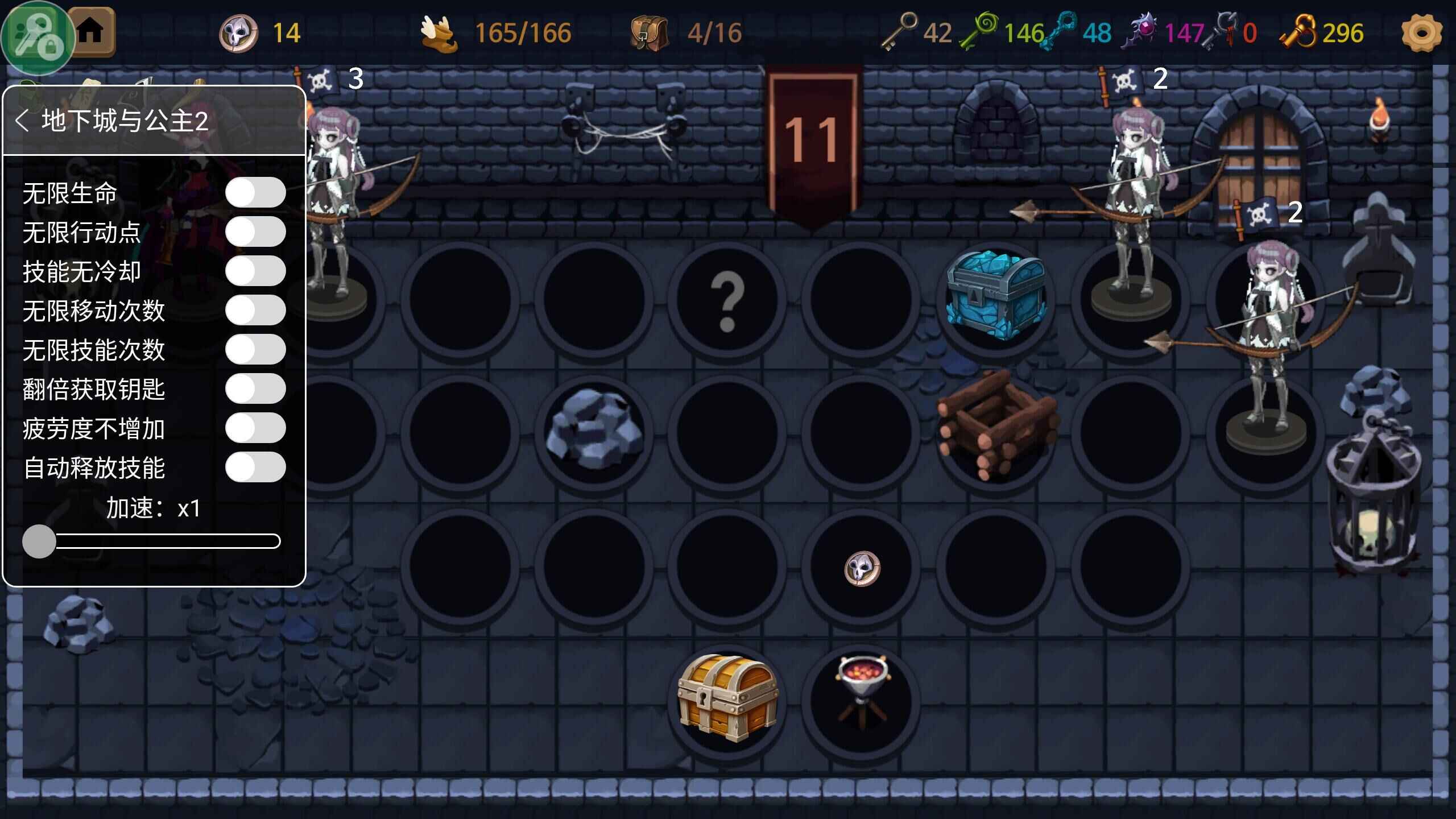1456x819 pixels.
Task: Toggle 疲劳度不增加 setting
Action: pyautogui.click(x=255, y=428)
